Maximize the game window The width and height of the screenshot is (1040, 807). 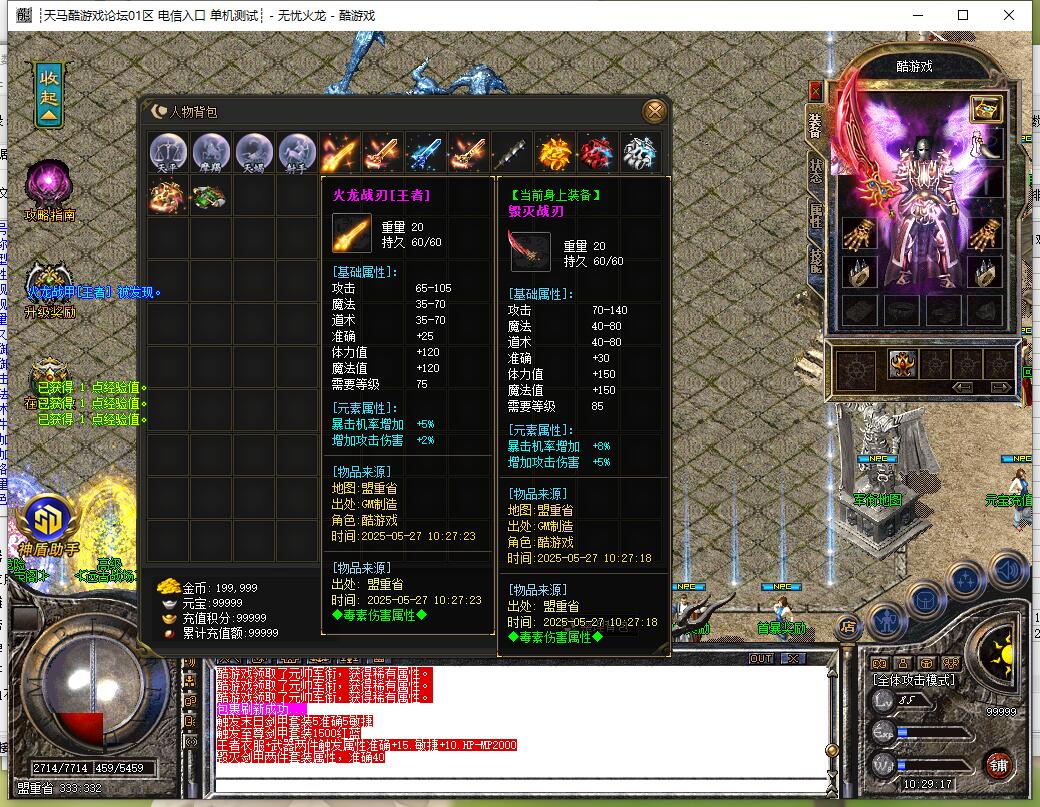[963, 15]
